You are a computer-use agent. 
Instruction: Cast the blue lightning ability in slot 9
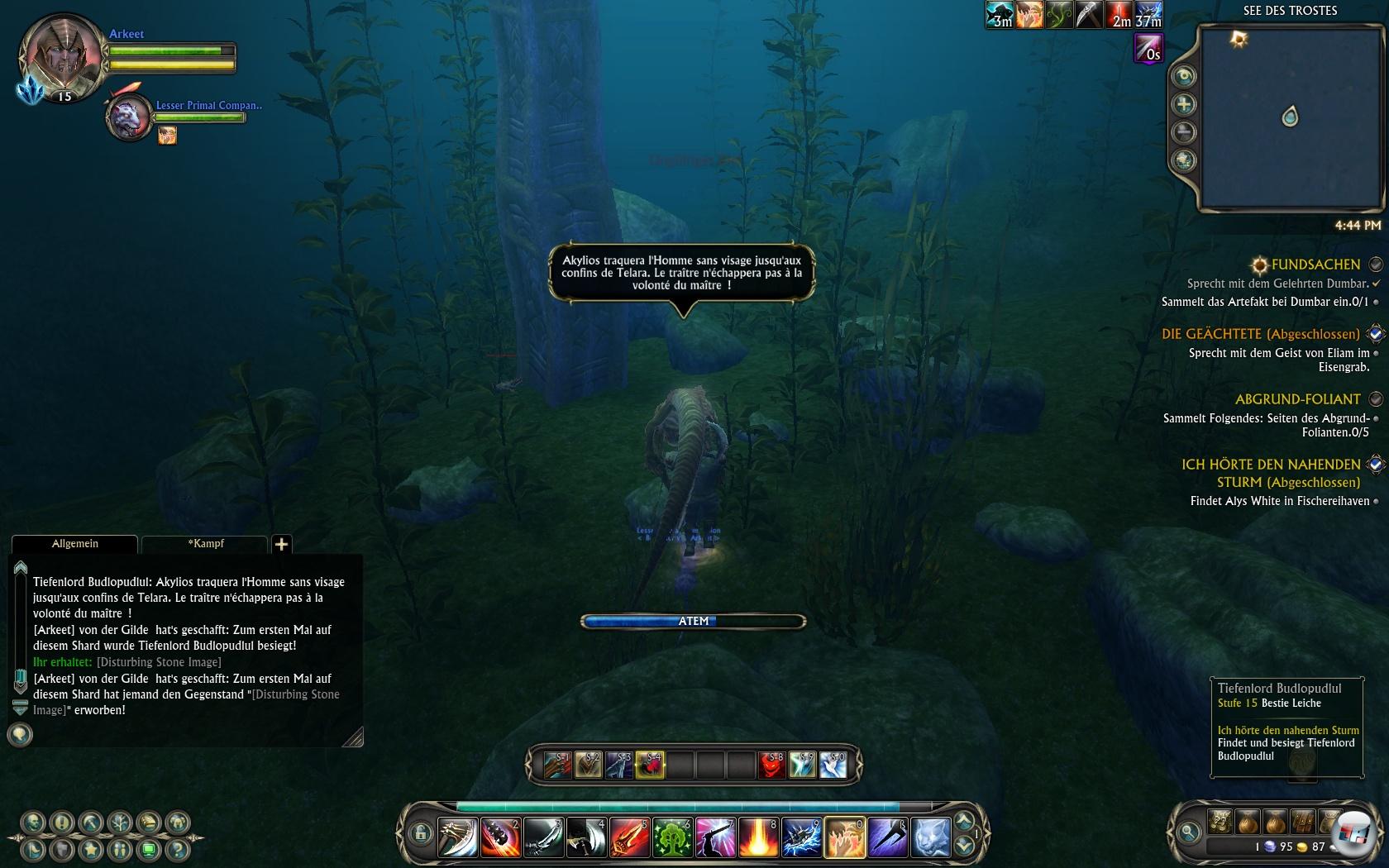[x=801, y=837]
